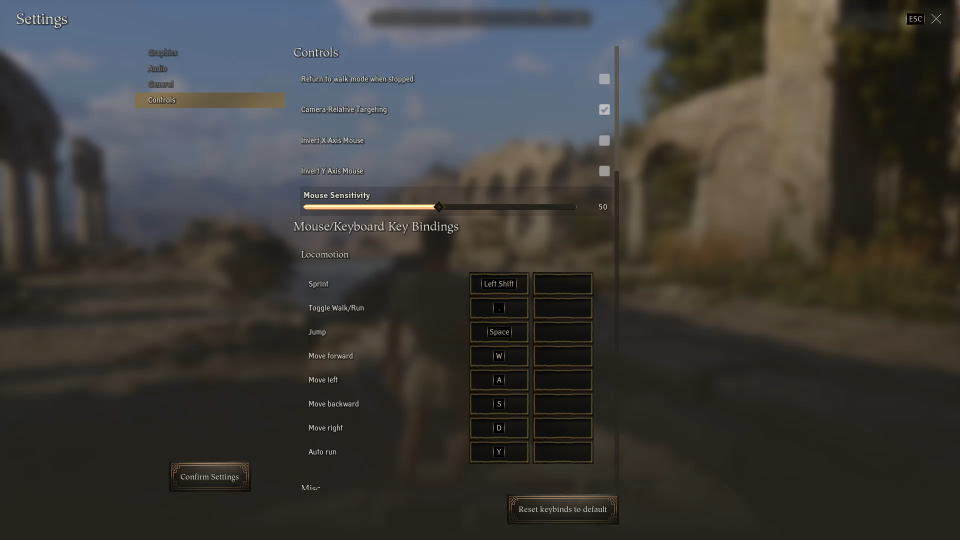The height and width of the screenshot is (540, 960).
Task: Change the Jump Space keybinding
Action: 499,332
